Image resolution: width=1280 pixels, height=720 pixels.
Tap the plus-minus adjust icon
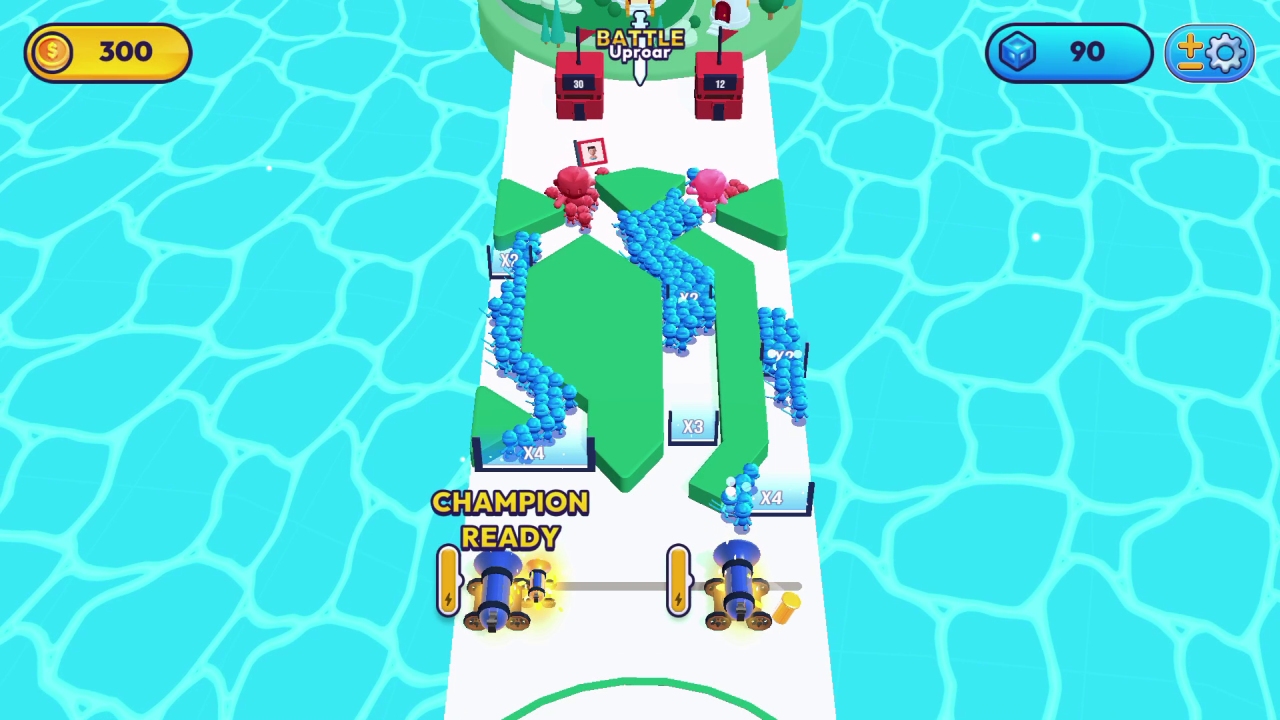pos(1192,52)
